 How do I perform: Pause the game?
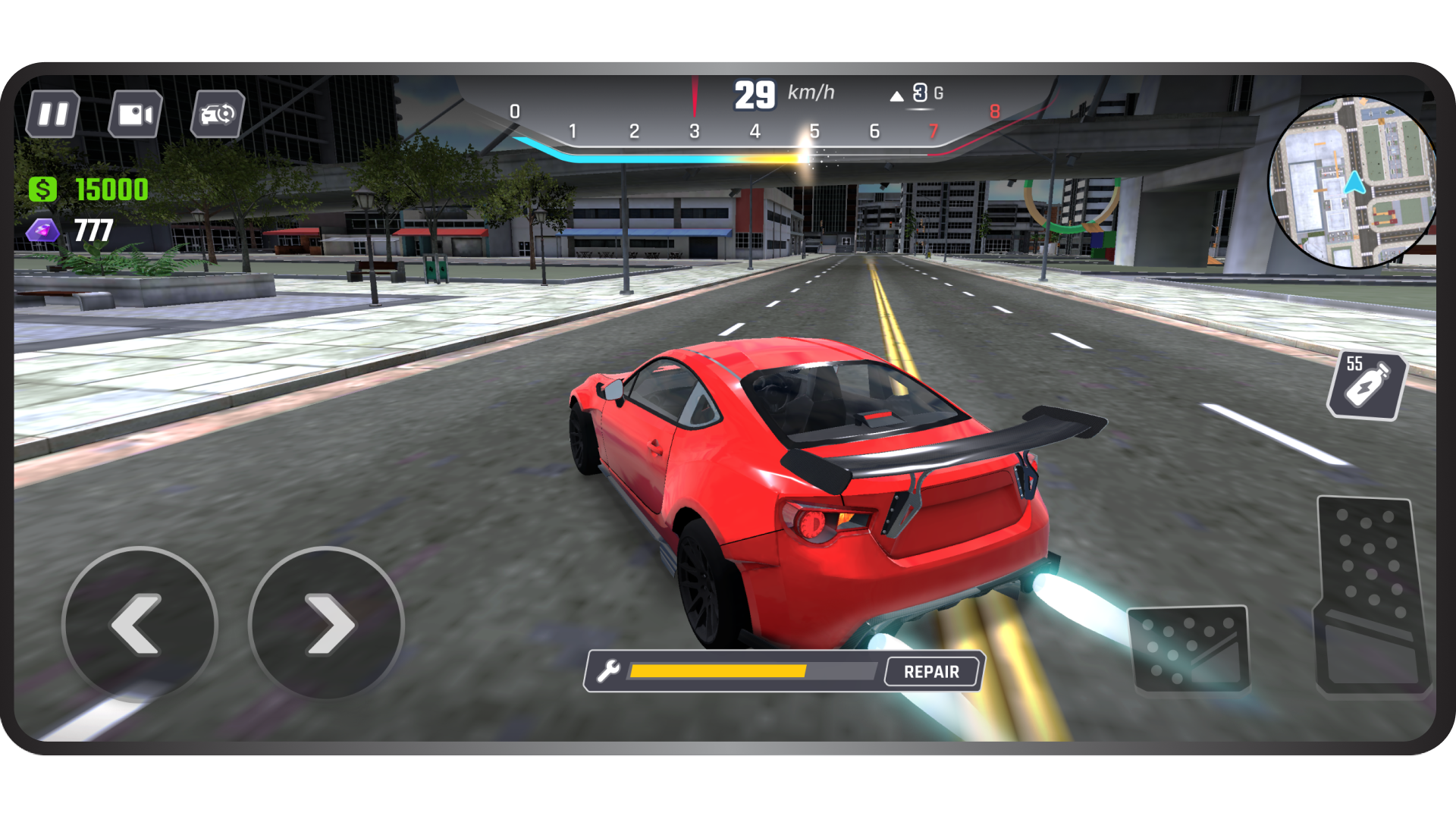pyautogui.click(x=53, y=115)
